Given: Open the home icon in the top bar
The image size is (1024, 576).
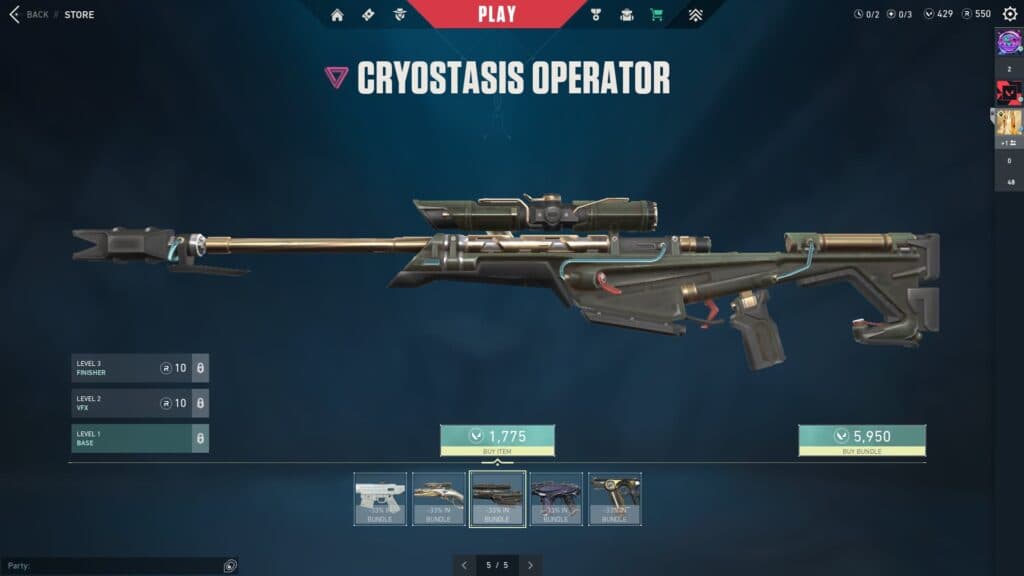Looking at the screenshot, I should pyautogui.click(x=337, y=15).
